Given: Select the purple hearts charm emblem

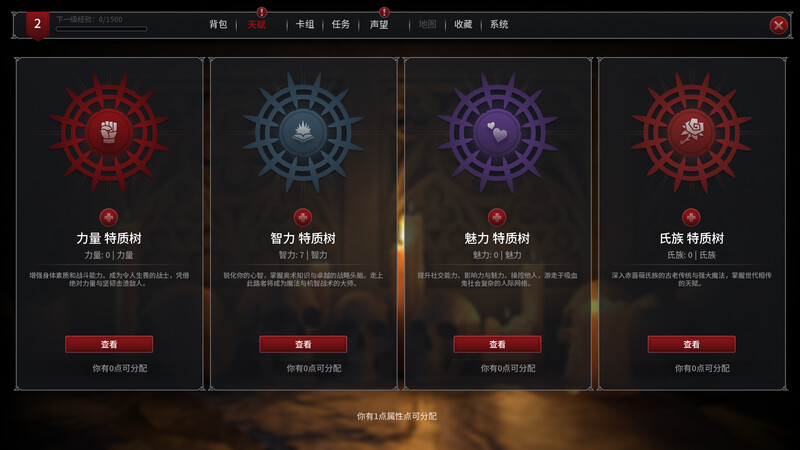Looking at the screenshot, I should point(497,130).
